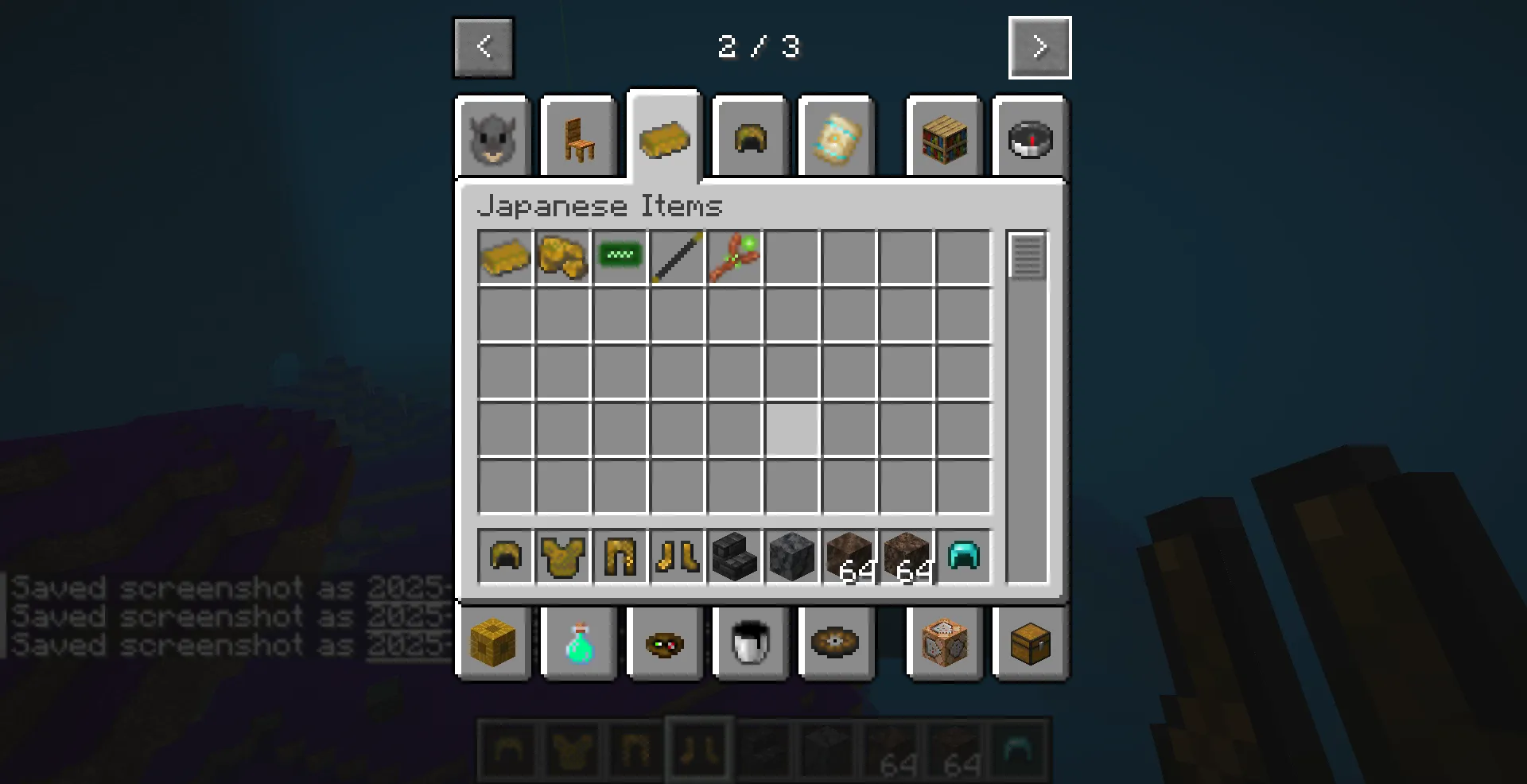Grab the black katana from the grid
The height and width of the screenshot is (784, 1527).
coord(677,256)
